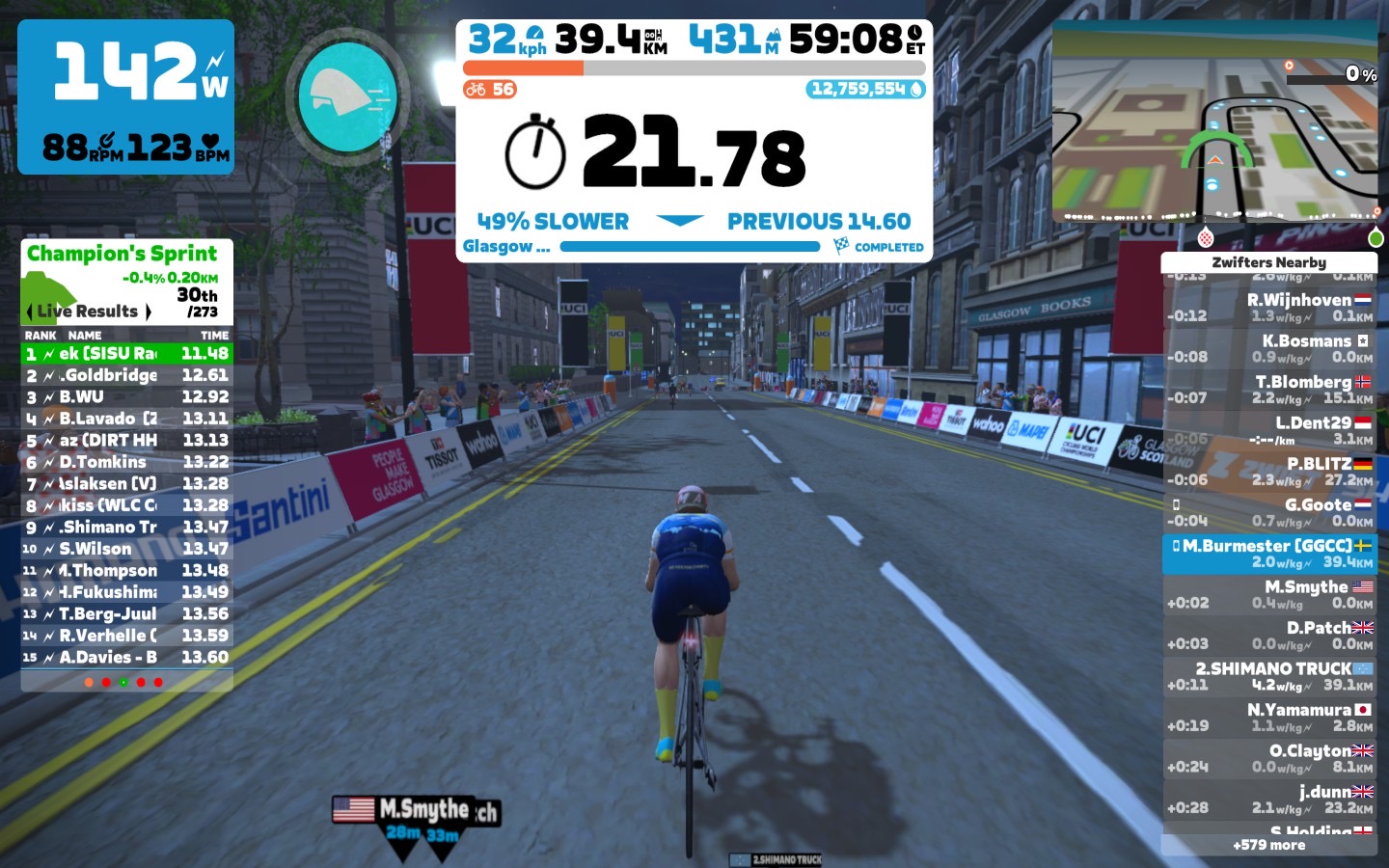Pick G.Goote from the nearby riders
This screenshot has width=1389, height=868.
point(1269,512)
